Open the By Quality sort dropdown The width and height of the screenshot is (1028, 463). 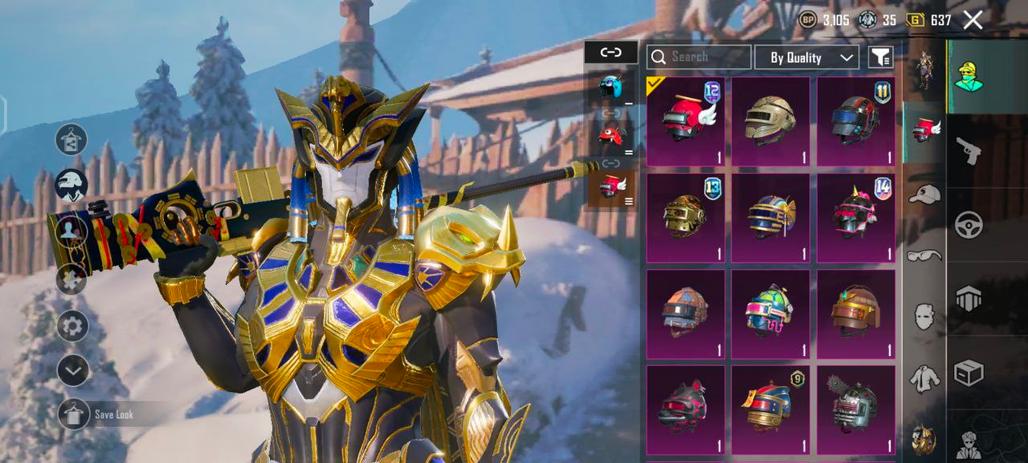(806, 57)
